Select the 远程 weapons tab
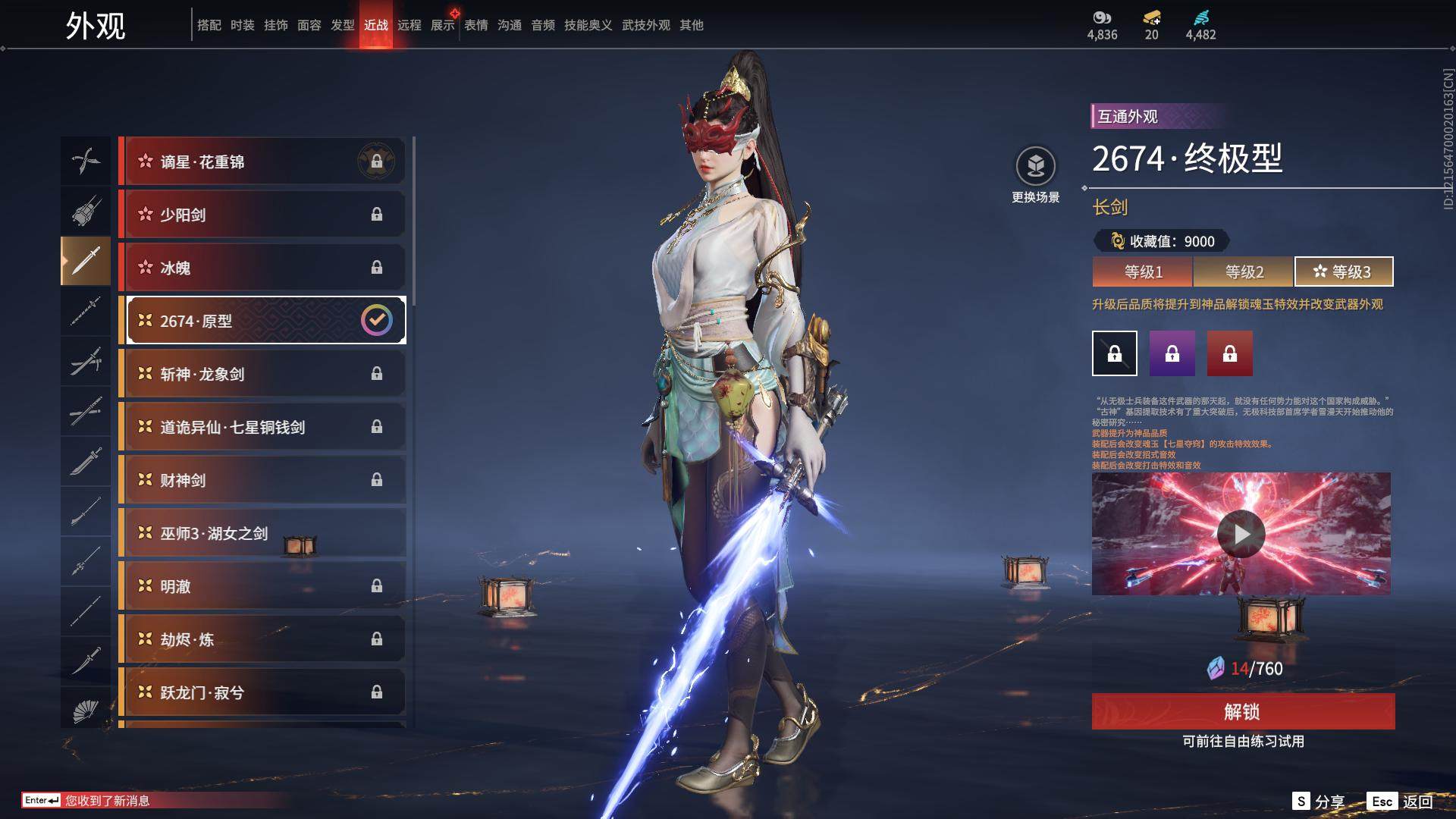This screenshot has height=819, width=1456. point(409,25)
